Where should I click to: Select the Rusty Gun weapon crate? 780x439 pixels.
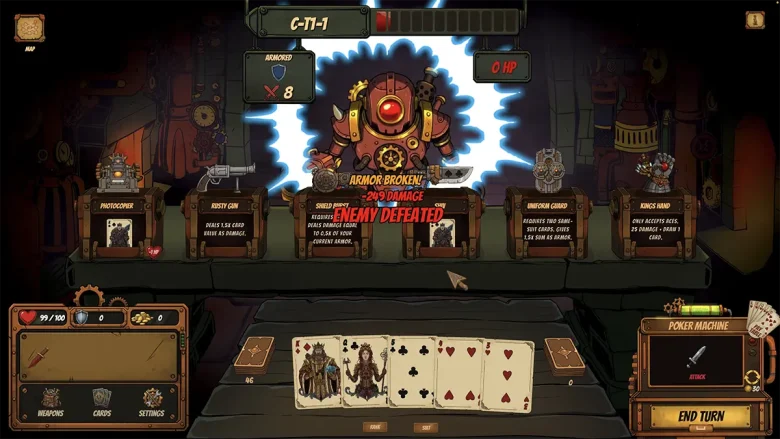[226, 222]
